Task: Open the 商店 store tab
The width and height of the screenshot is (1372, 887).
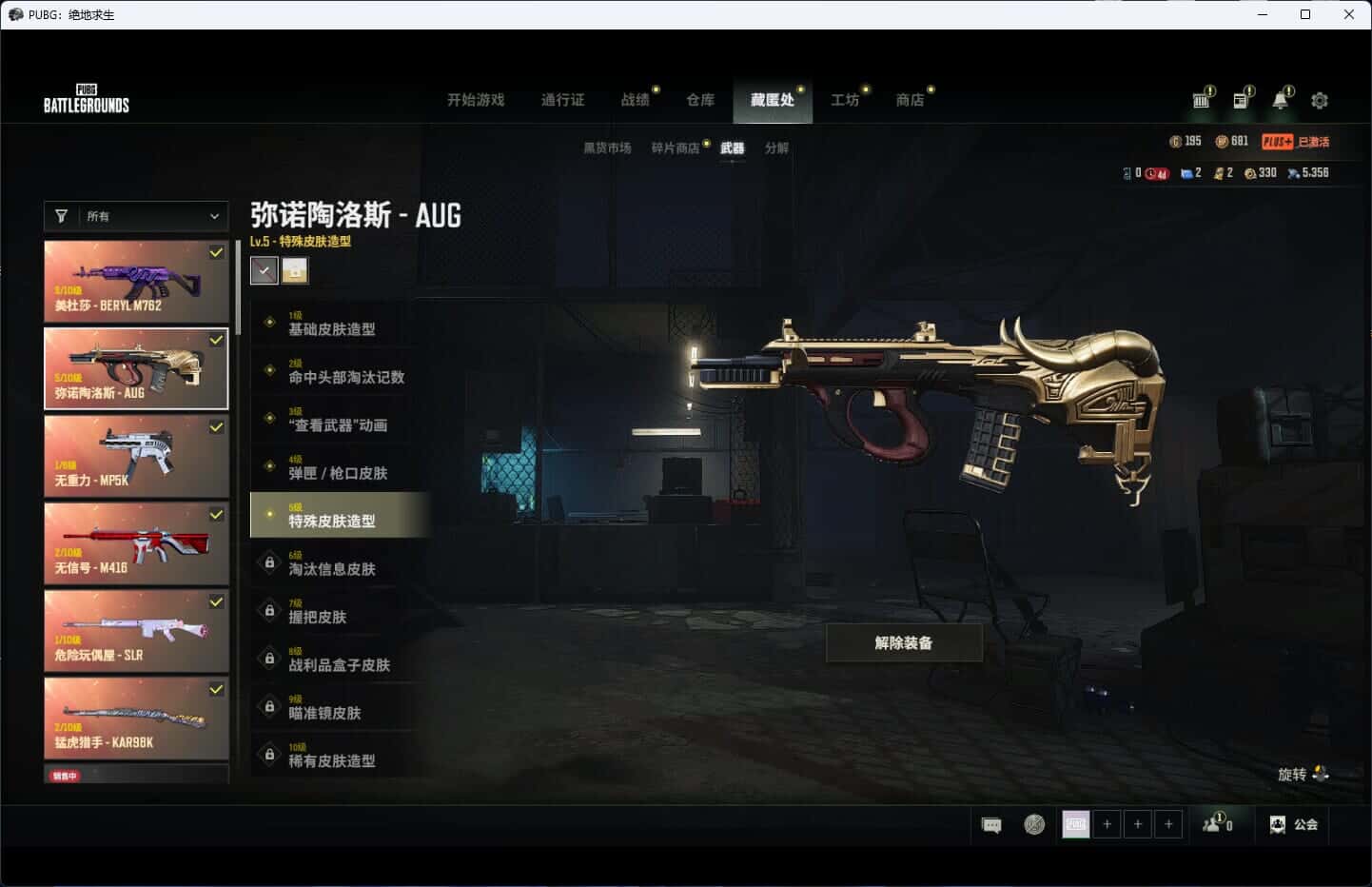Action: point(910,100)
